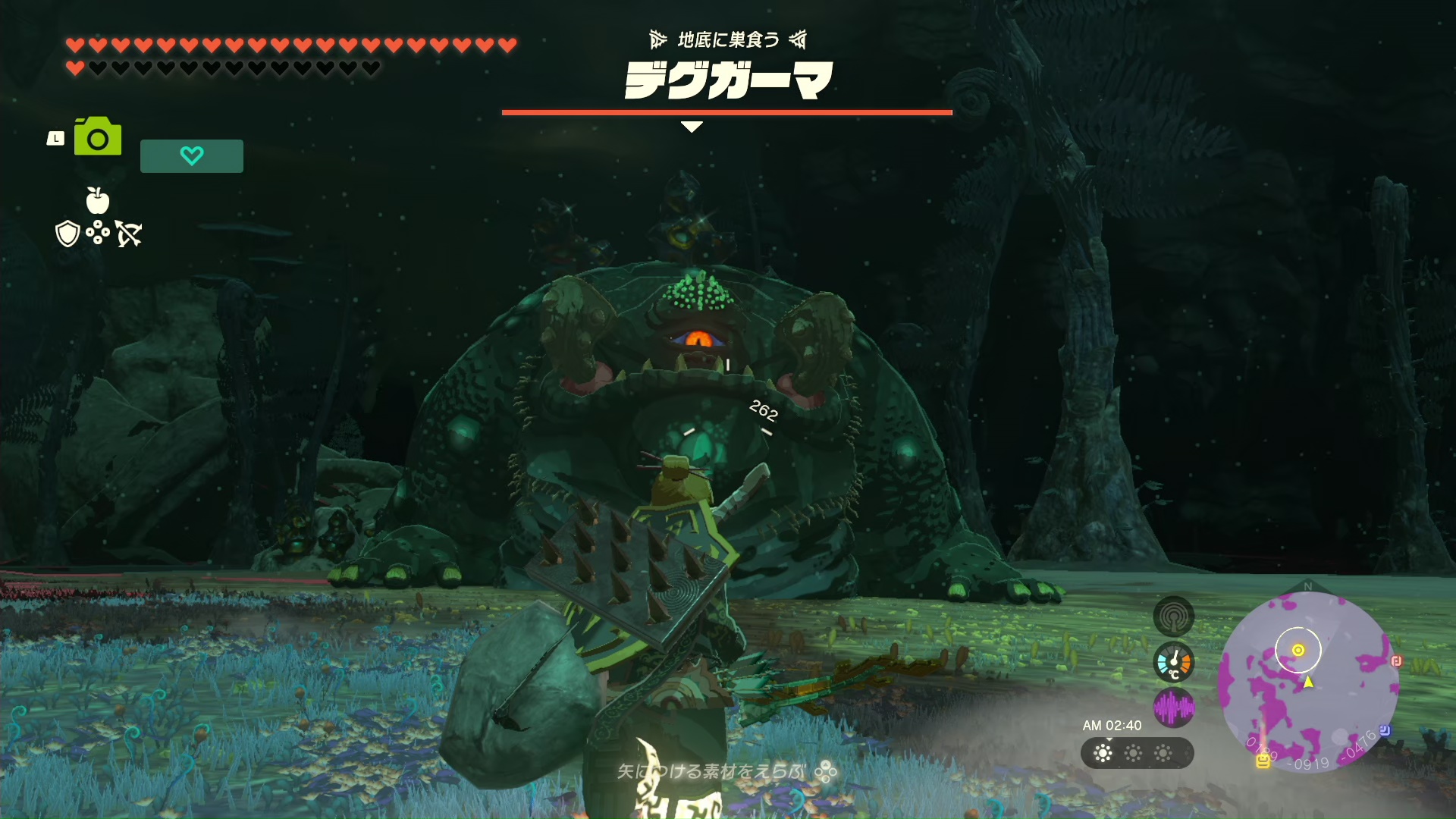
Task: Click the Sheikah sensor signal icon
Action: point(1173,617)
